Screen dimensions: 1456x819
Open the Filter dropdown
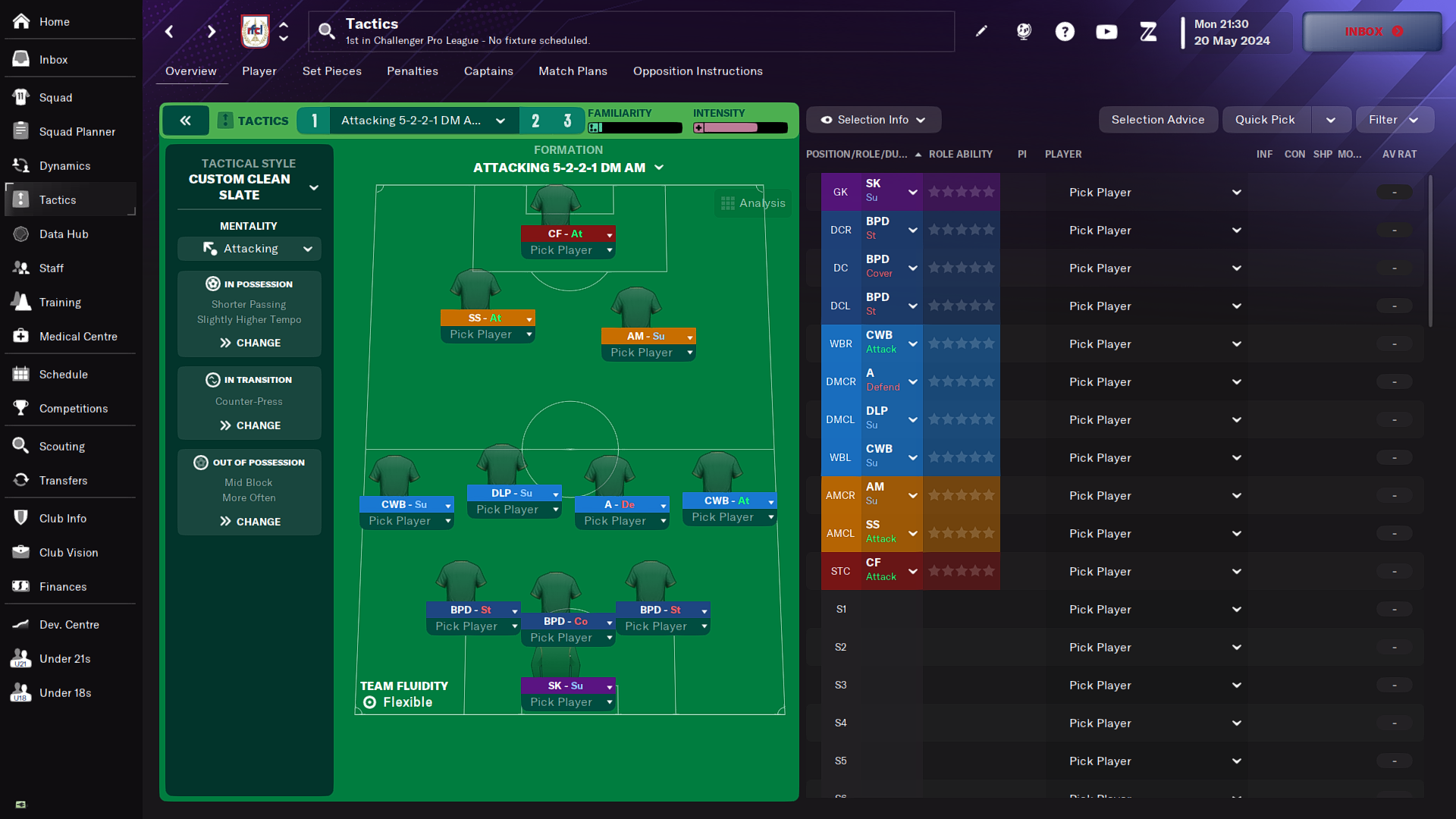(1393, 119)
